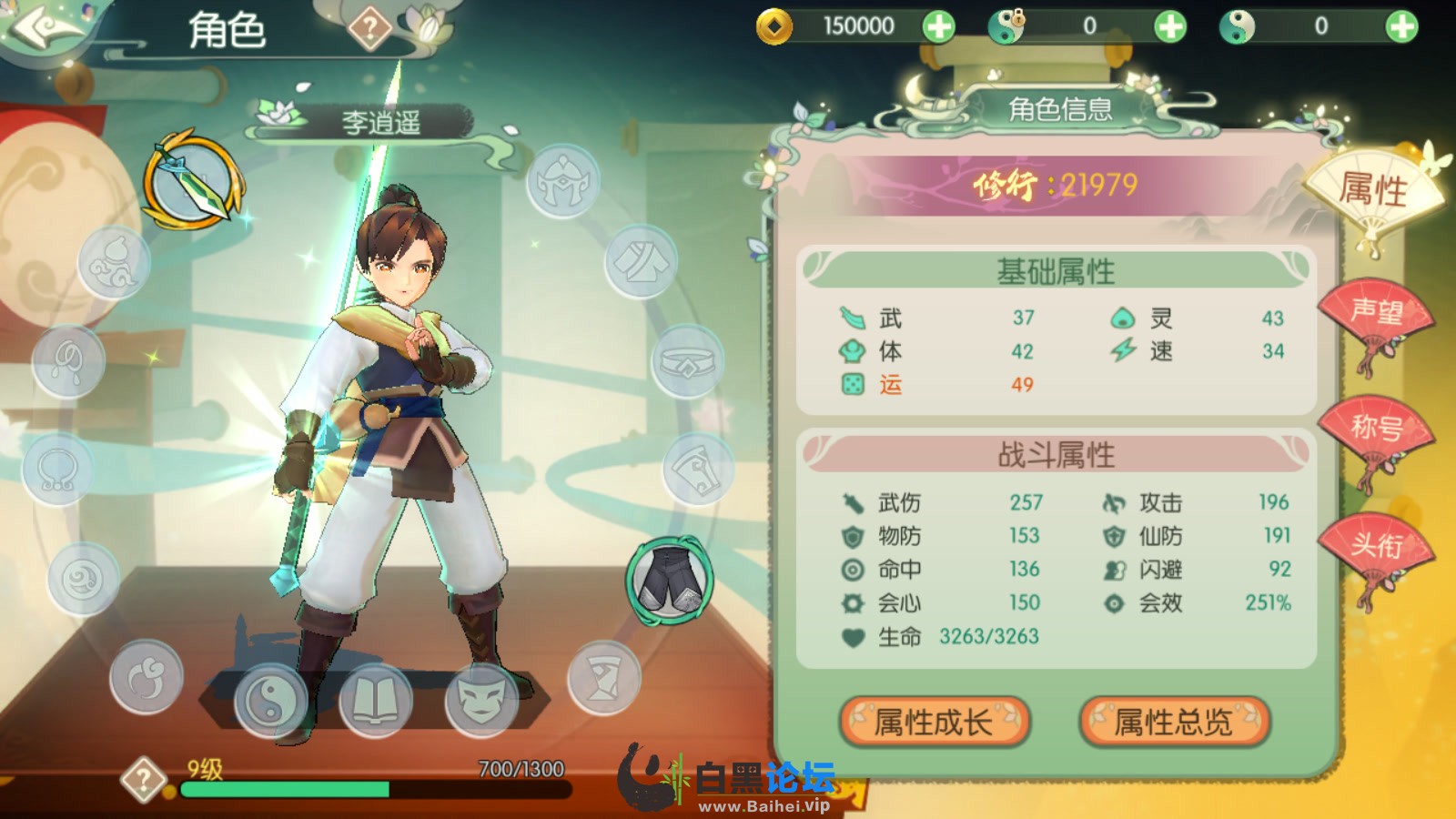
Task: Open the 属性总览 attribute overview
Action: click(x=1174, y=722)
